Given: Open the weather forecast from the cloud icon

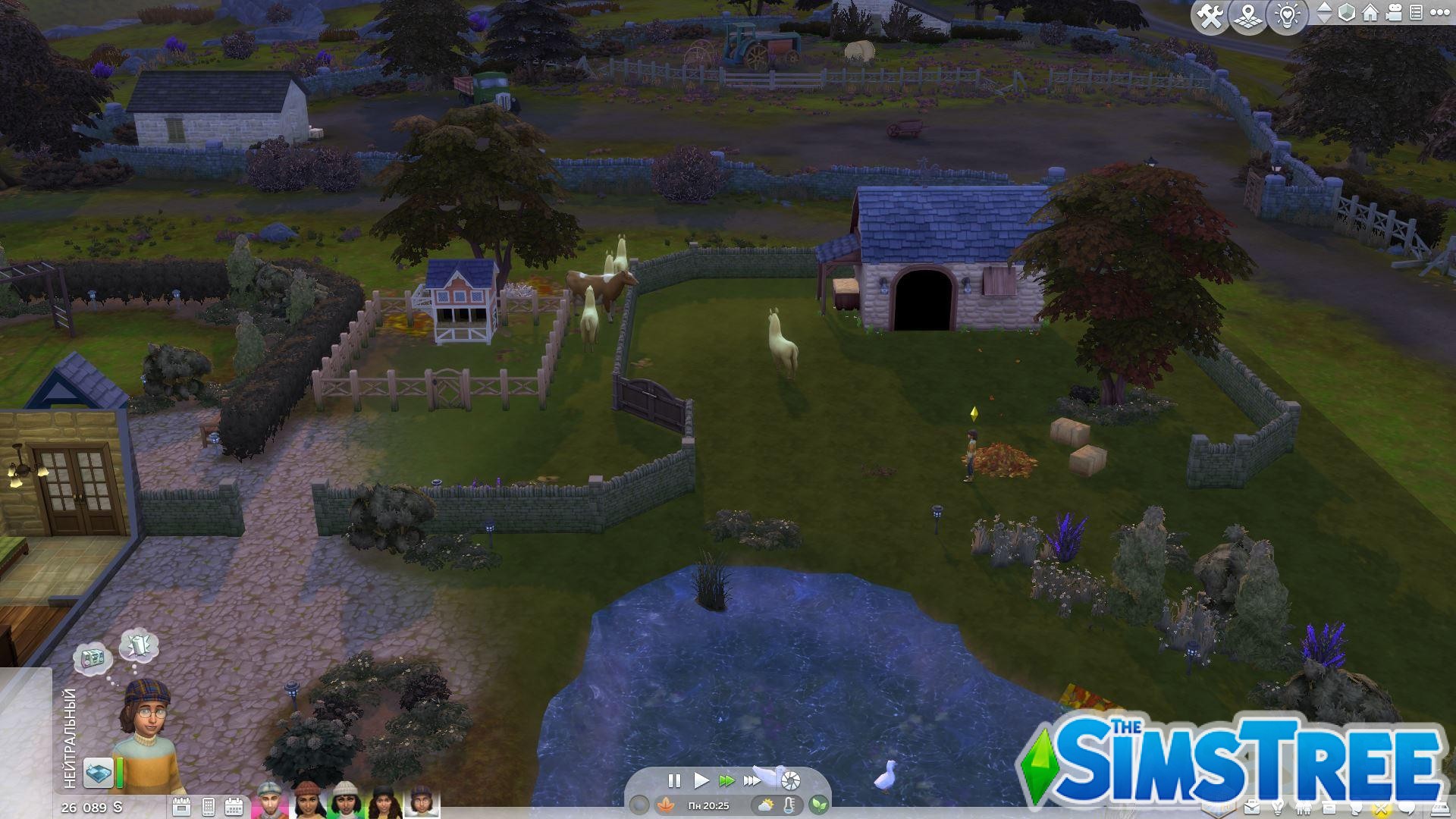Looking at the screenshot, I should click(x=765, y=806).
